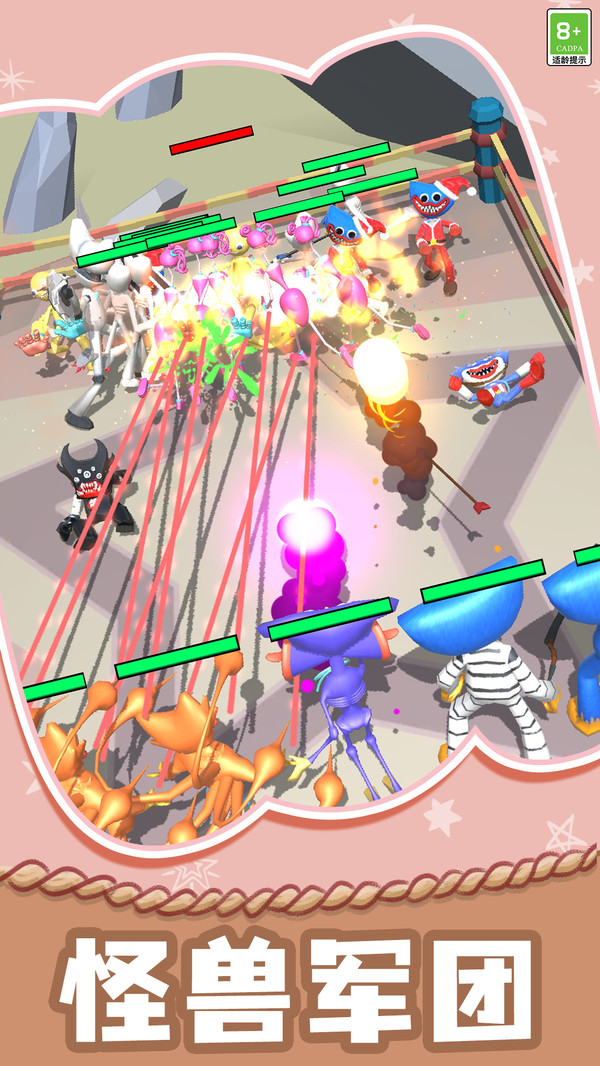The image size is (600, 1066).
Task: Open the CADPA 8+ age rating notice
Action: click(x=569, y=37)
